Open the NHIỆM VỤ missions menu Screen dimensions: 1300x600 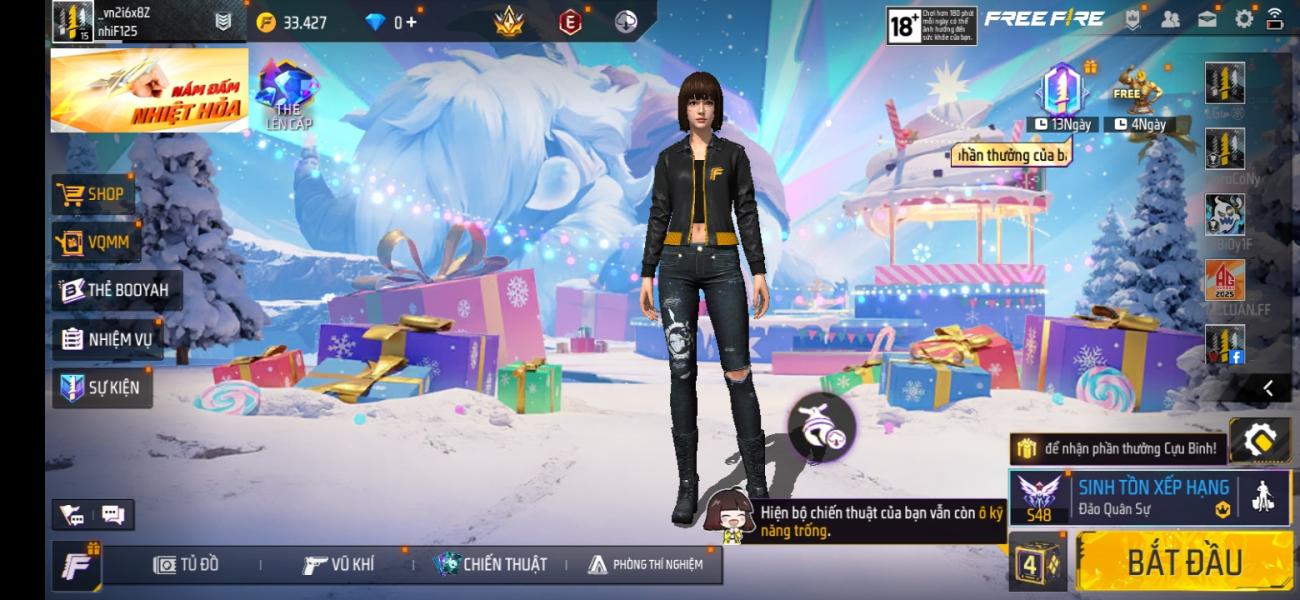pos(107,339)
